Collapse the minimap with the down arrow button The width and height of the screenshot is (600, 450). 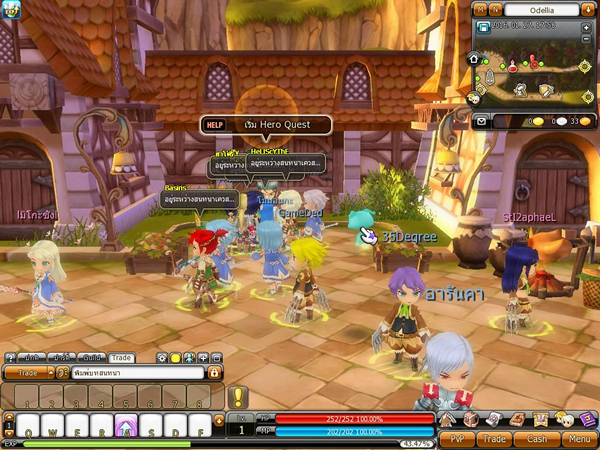tap(587, 9)
